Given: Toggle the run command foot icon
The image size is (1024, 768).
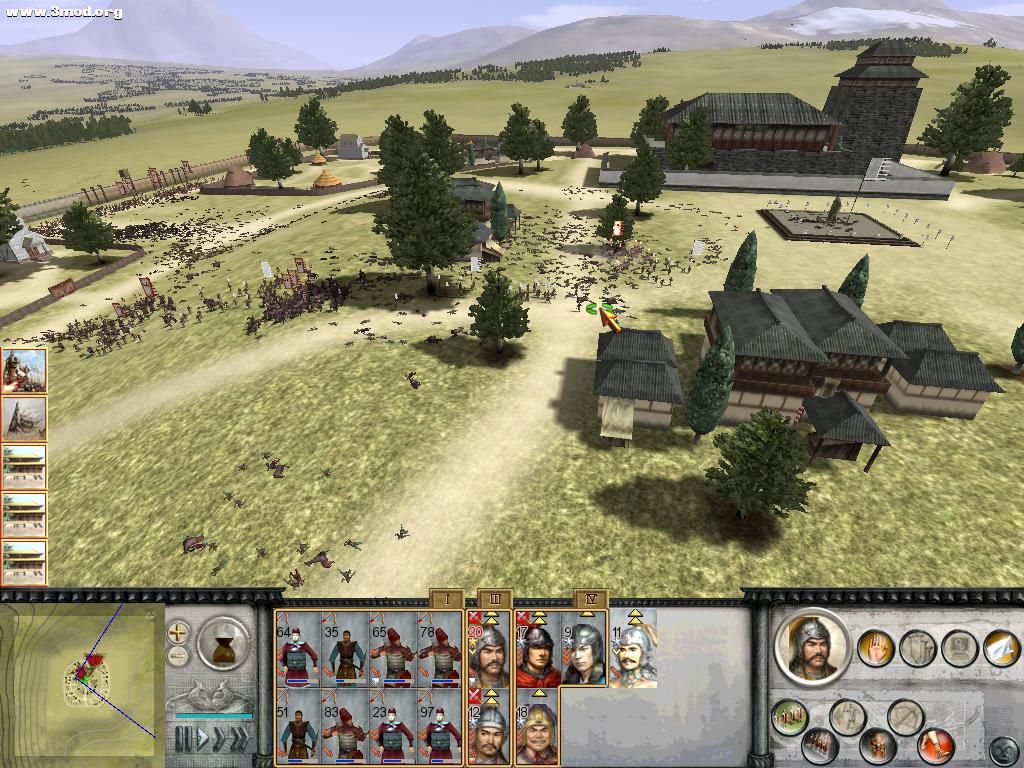Looking at the screenshot, I should [936, 746].
